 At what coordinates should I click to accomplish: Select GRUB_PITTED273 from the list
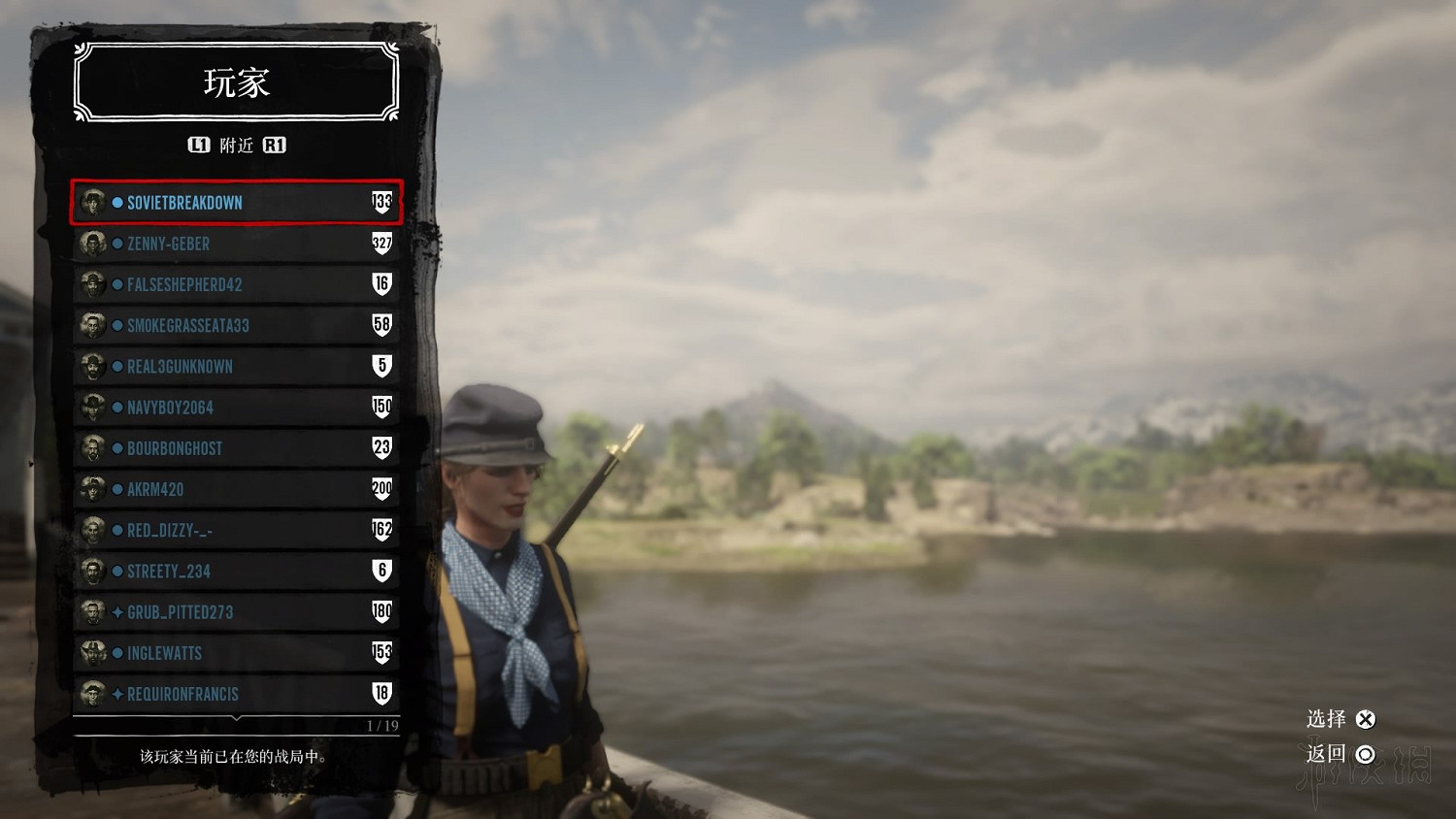point(236,612)
